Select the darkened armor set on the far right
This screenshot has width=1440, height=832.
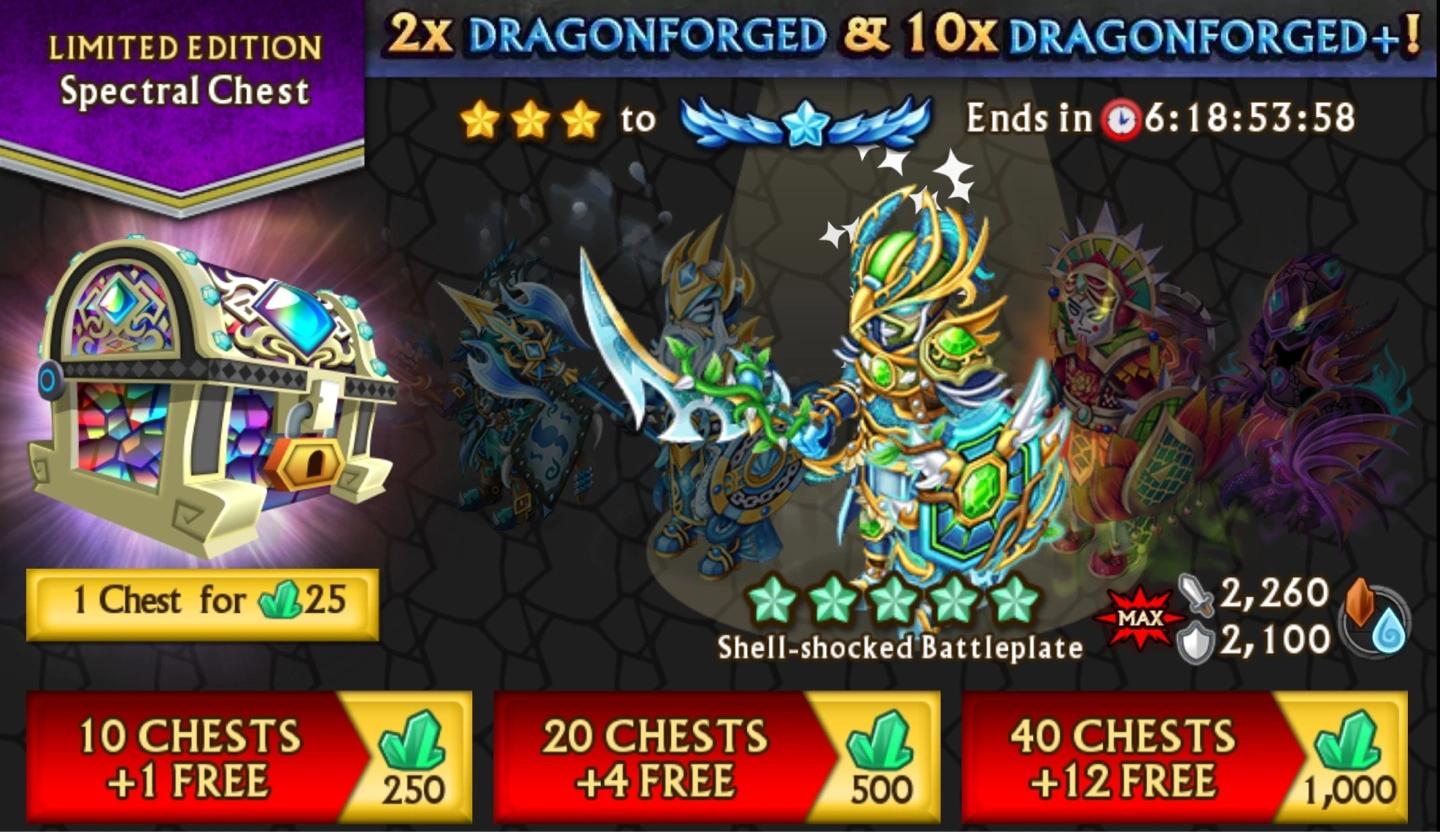[x=1308, y=400]
